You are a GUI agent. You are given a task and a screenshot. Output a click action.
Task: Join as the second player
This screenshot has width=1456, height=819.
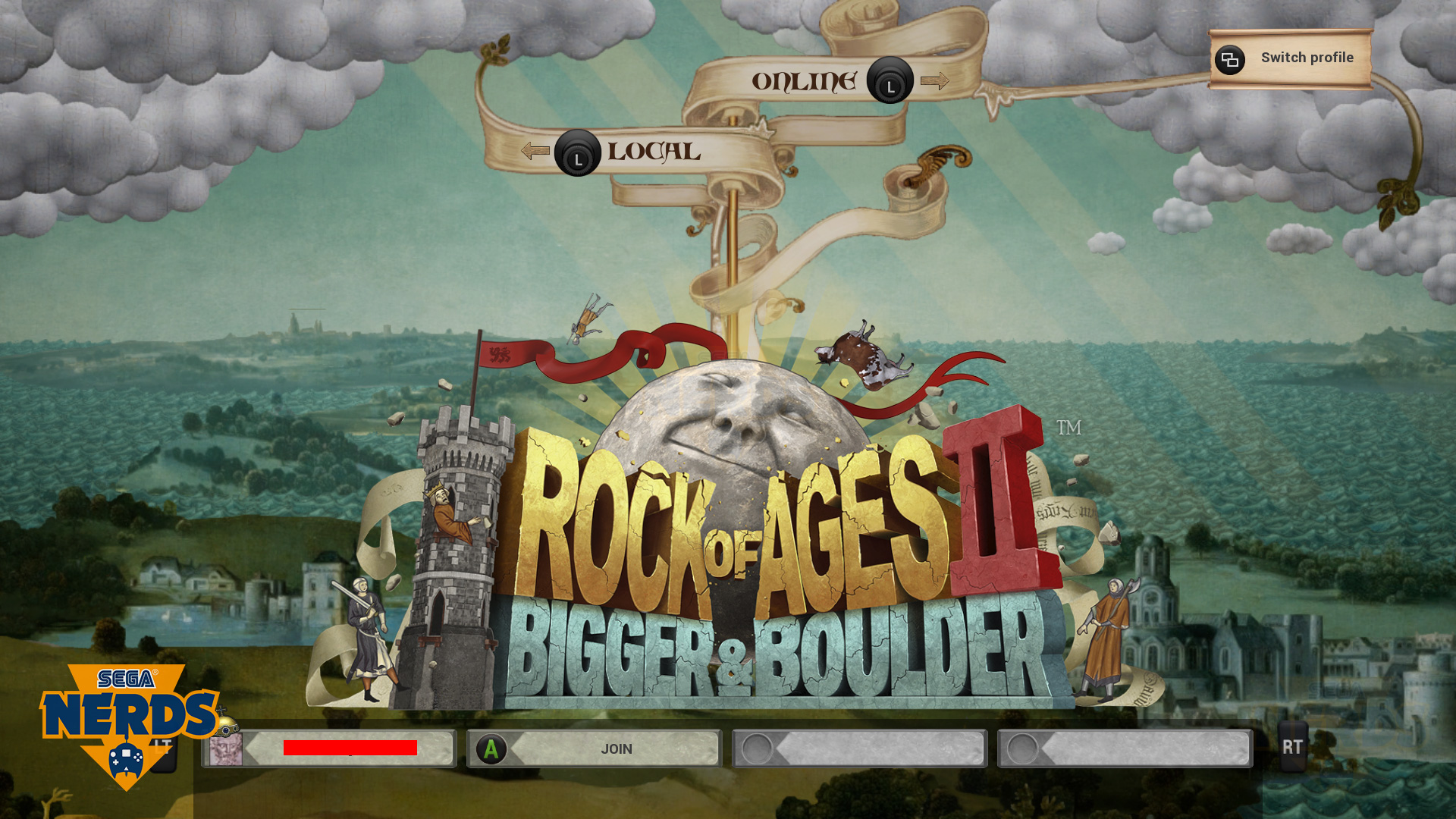595,749
